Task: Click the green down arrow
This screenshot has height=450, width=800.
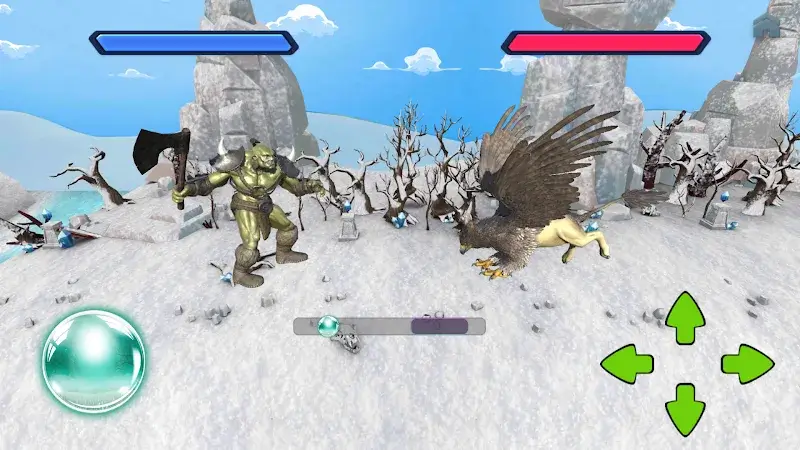Action: tap(685, 408)
